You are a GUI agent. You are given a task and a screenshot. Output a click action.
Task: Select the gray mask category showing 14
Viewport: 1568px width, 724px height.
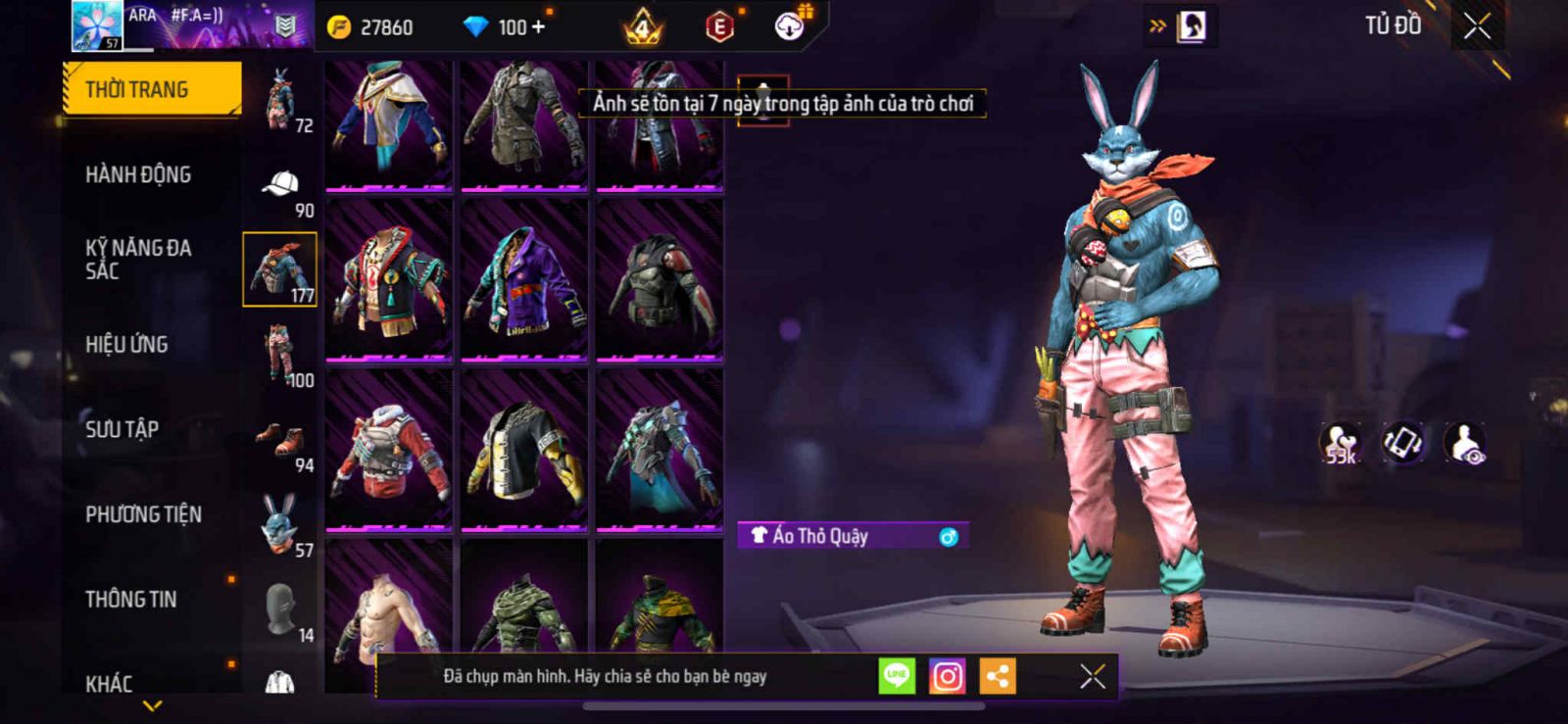click(x=280, y=609)
